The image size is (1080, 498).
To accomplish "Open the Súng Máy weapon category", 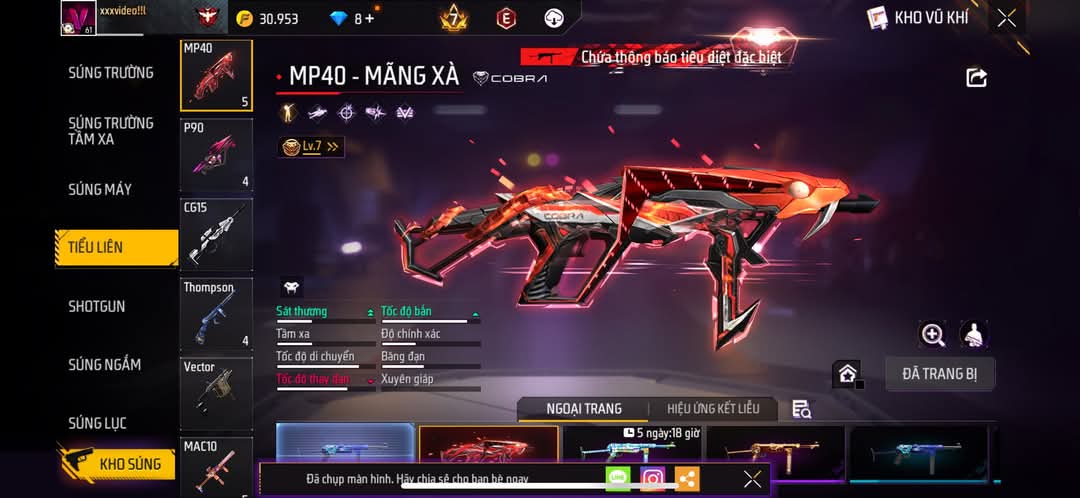I will (100, 189).
